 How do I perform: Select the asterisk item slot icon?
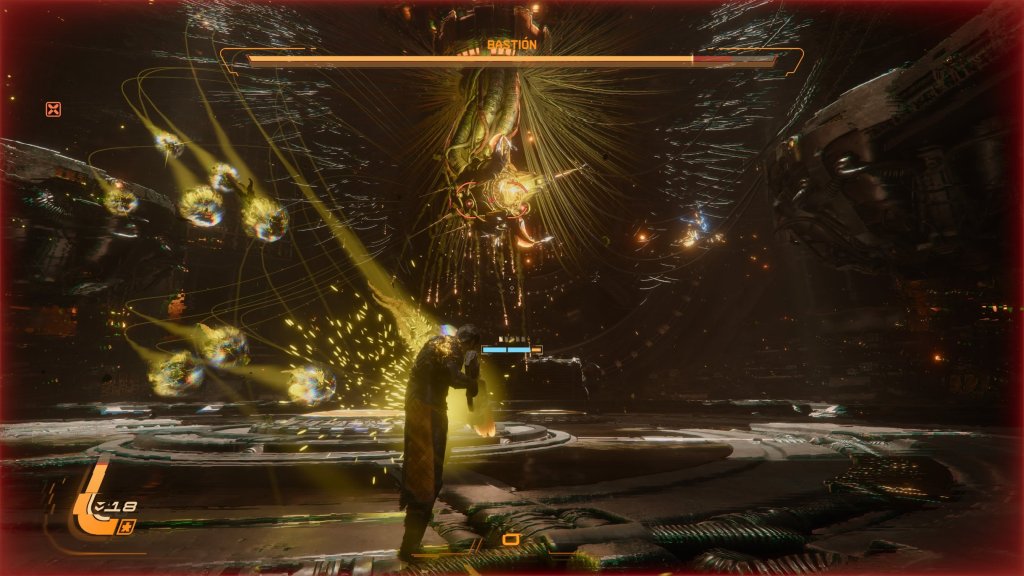[x=126, y=526]
